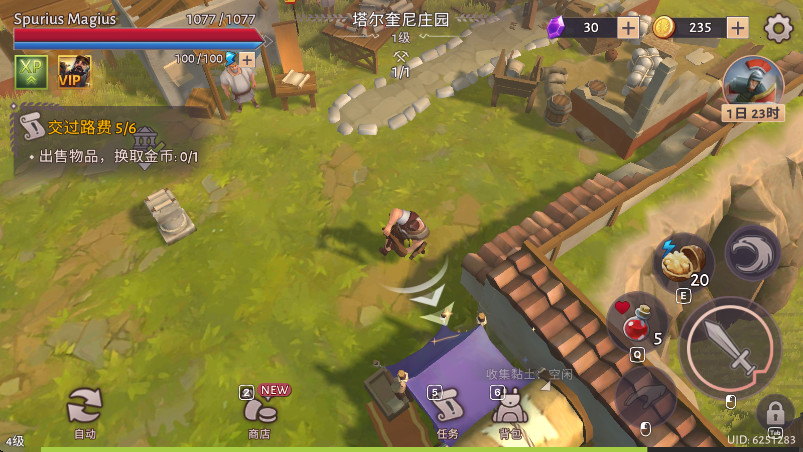Open the helmeted character portrait
803x452 pixels.
click(753, 82)
